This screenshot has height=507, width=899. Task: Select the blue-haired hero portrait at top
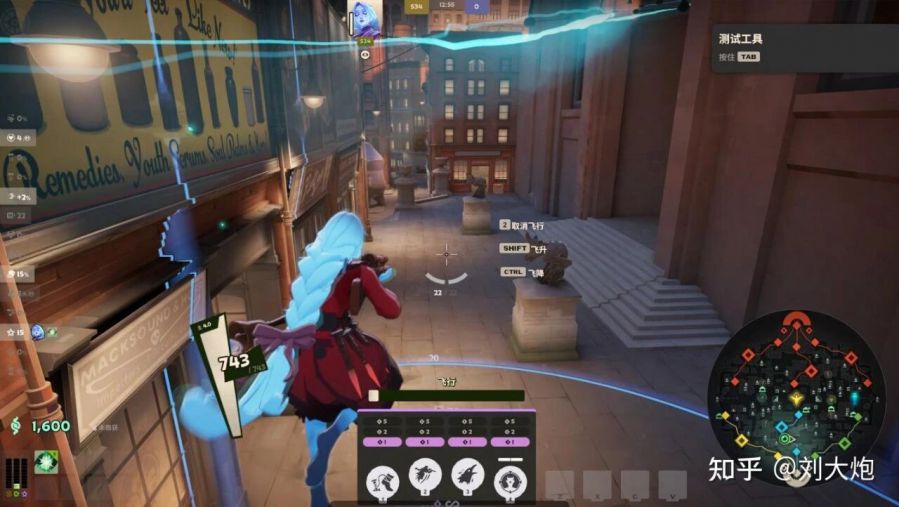pos(362,20)
